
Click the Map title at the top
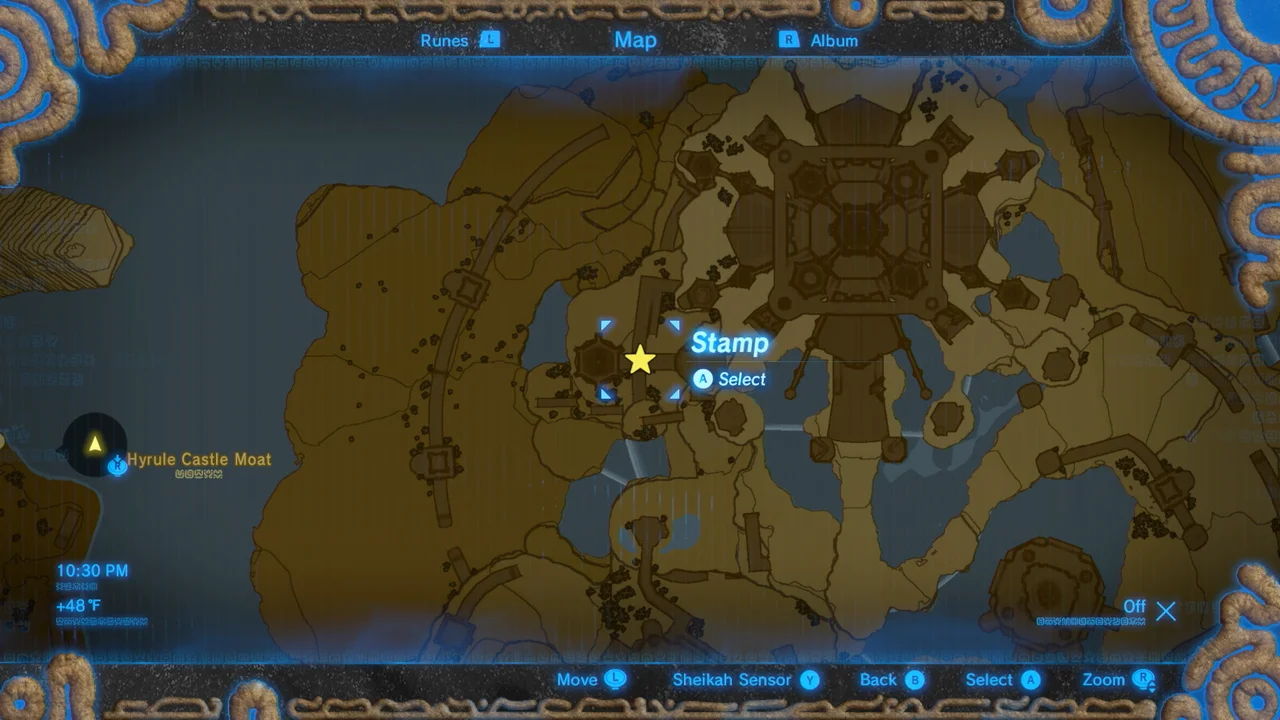(x=635, y=40)
